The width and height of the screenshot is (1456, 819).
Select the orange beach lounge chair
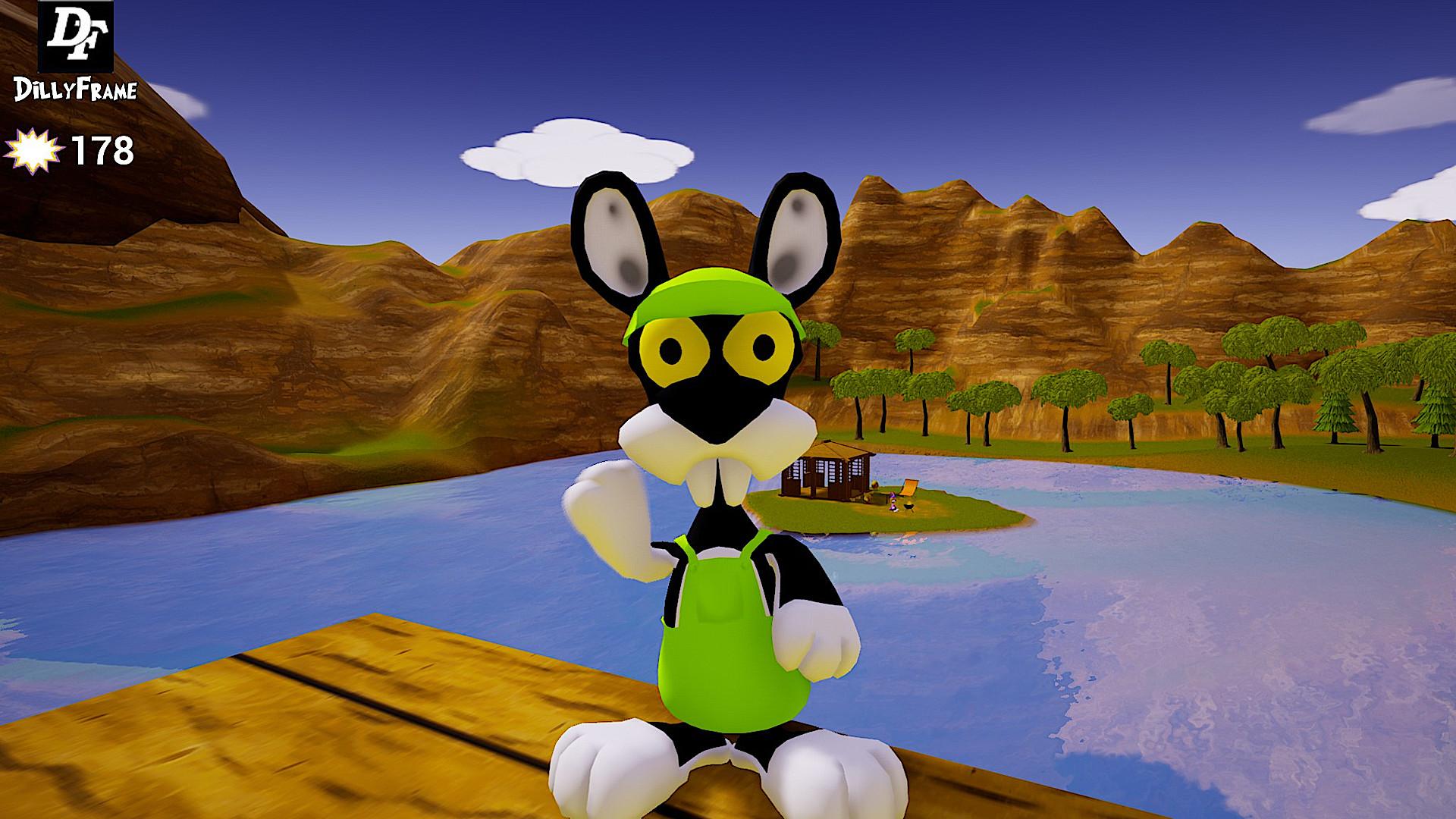coord(908,488)
